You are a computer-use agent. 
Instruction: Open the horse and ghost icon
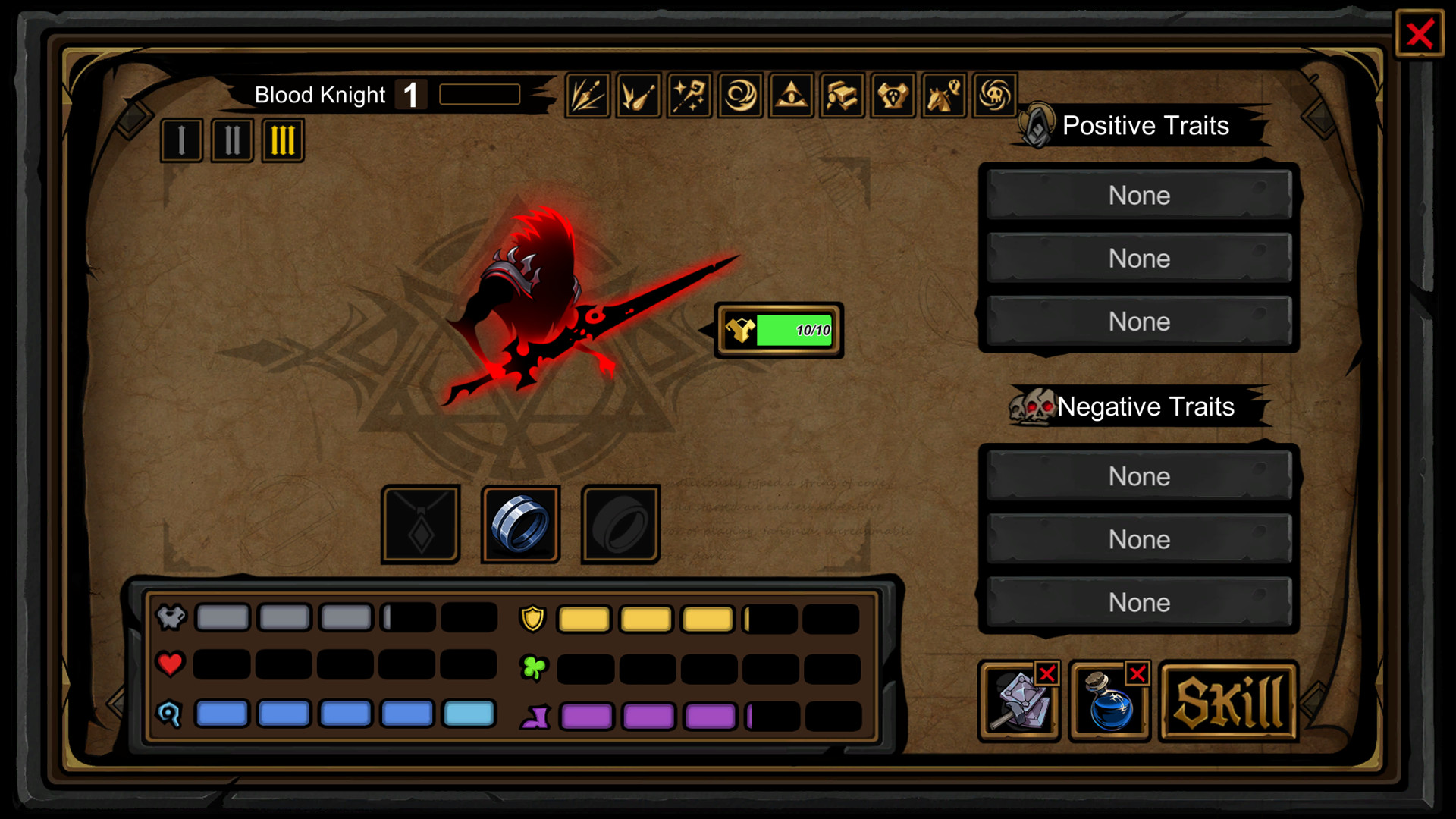[x=943, y=95]
